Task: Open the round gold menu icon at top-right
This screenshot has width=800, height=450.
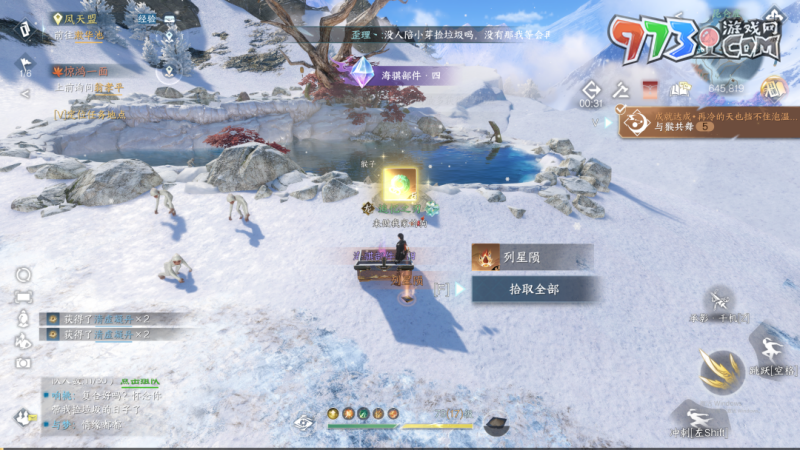Action: coord(771,88)
